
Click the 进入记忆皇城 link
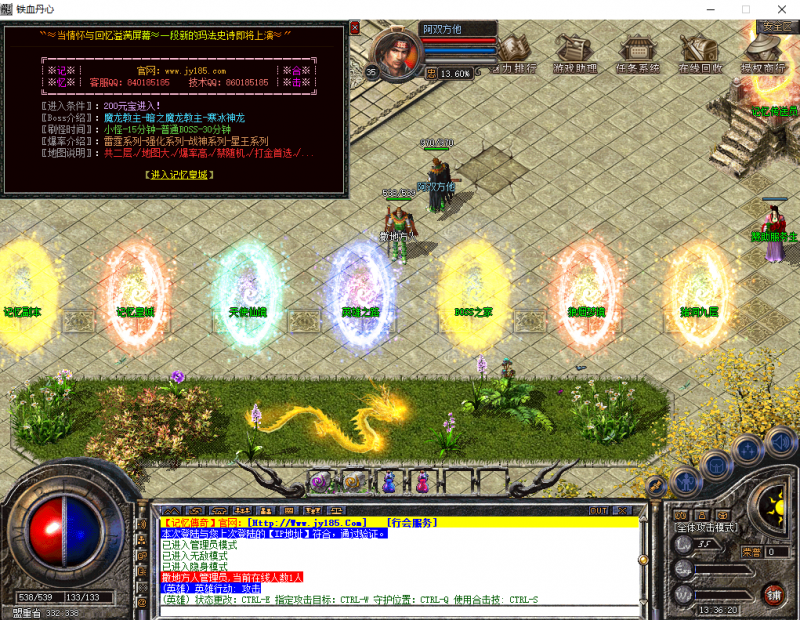pos(179,174)
